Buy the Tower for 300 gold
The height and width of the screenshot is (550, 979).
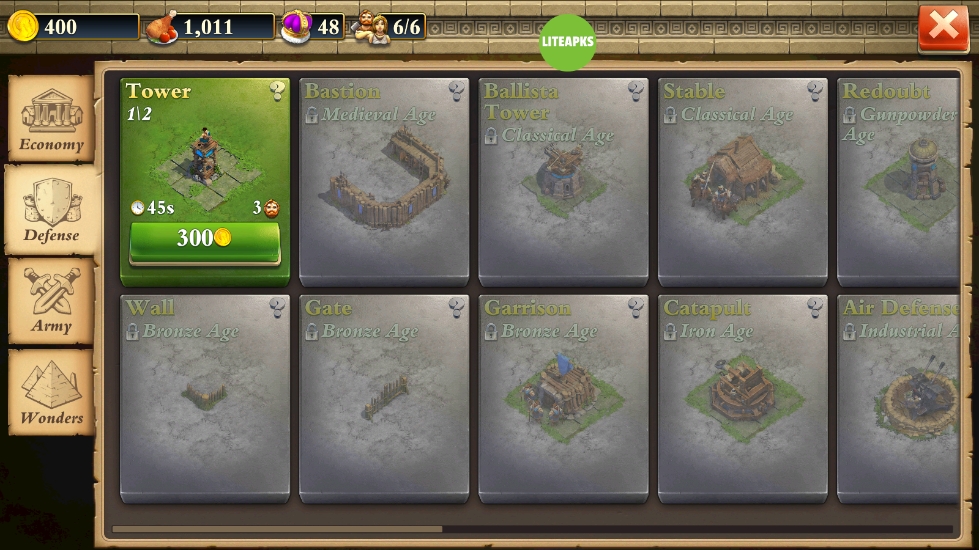click(204, 239)
